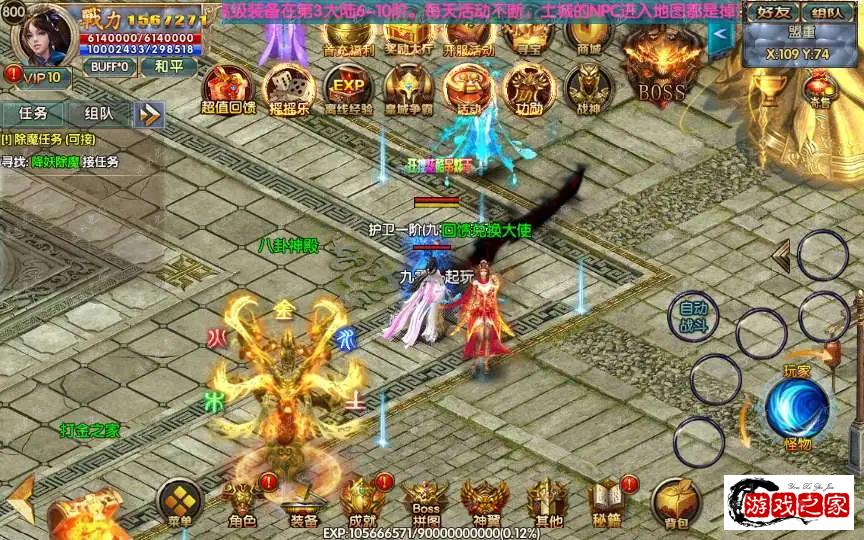Switch to the 任务 quest tab

pyautogui.click(x=32, y=114)
